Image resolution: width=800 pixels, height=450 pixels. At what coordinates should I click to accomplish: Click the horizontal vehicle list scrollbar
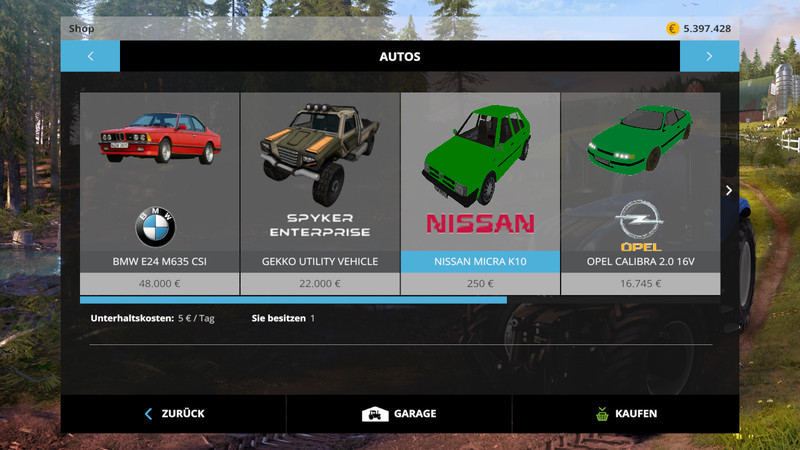293,299
